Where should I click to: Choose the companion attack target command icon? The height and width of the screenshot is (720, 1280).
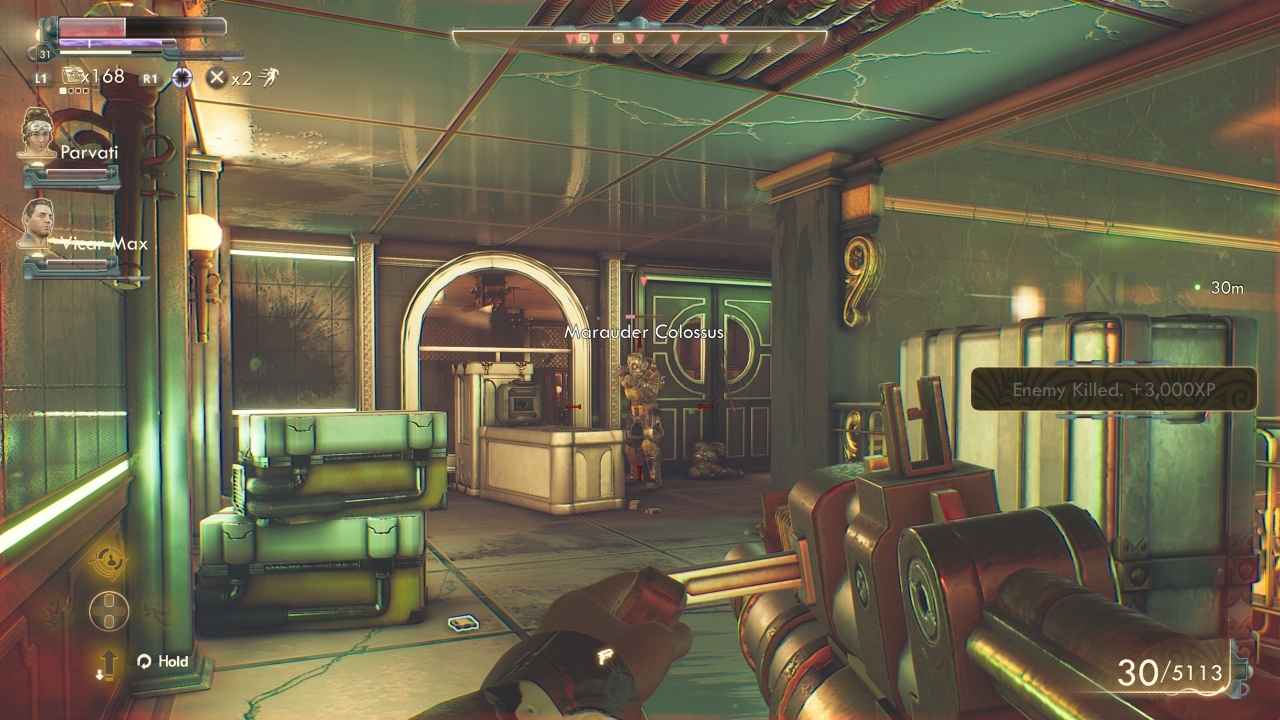[109, 561]
